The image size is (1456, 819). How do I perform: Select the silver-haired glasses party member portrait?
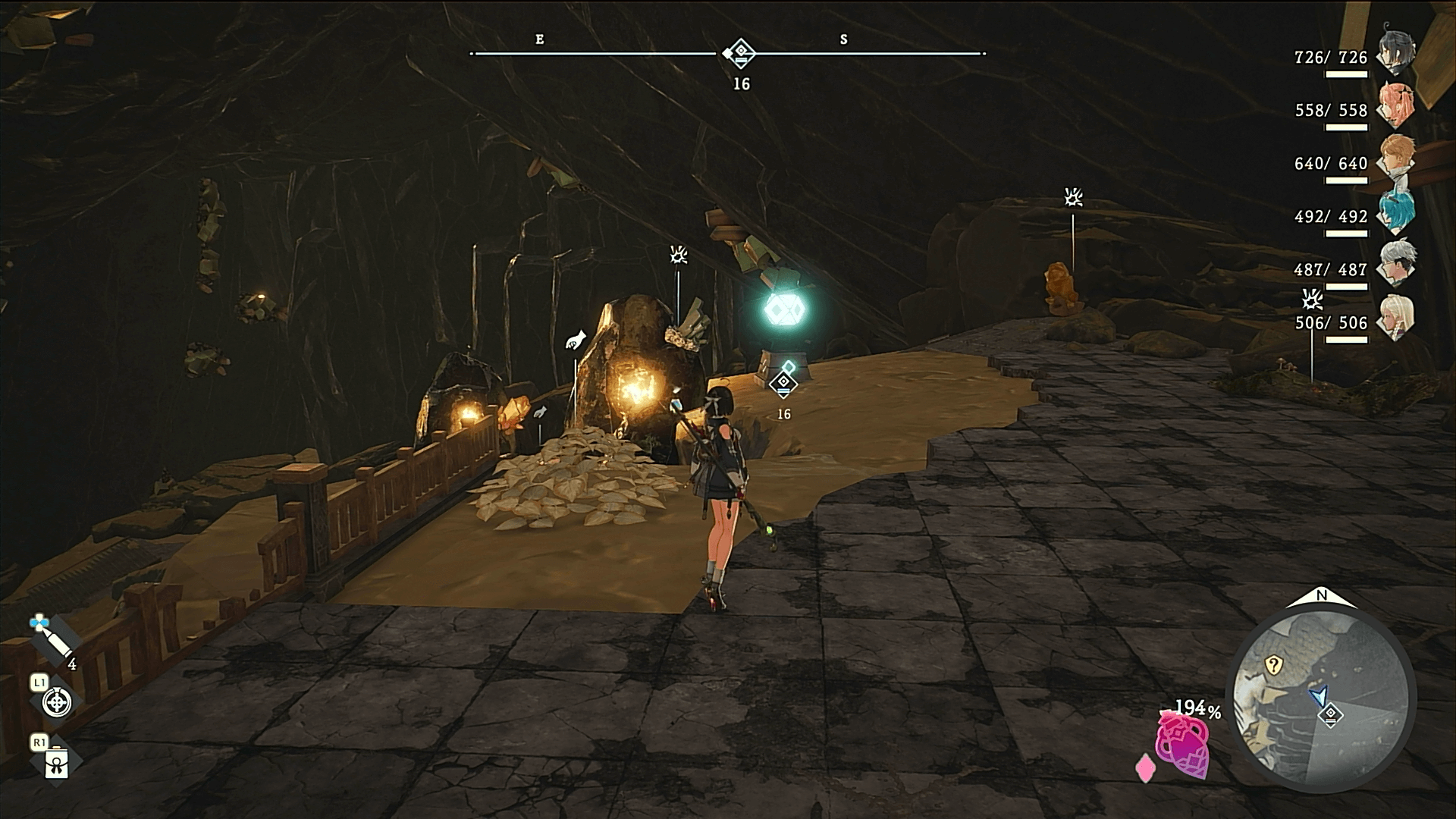[1397, 265]
